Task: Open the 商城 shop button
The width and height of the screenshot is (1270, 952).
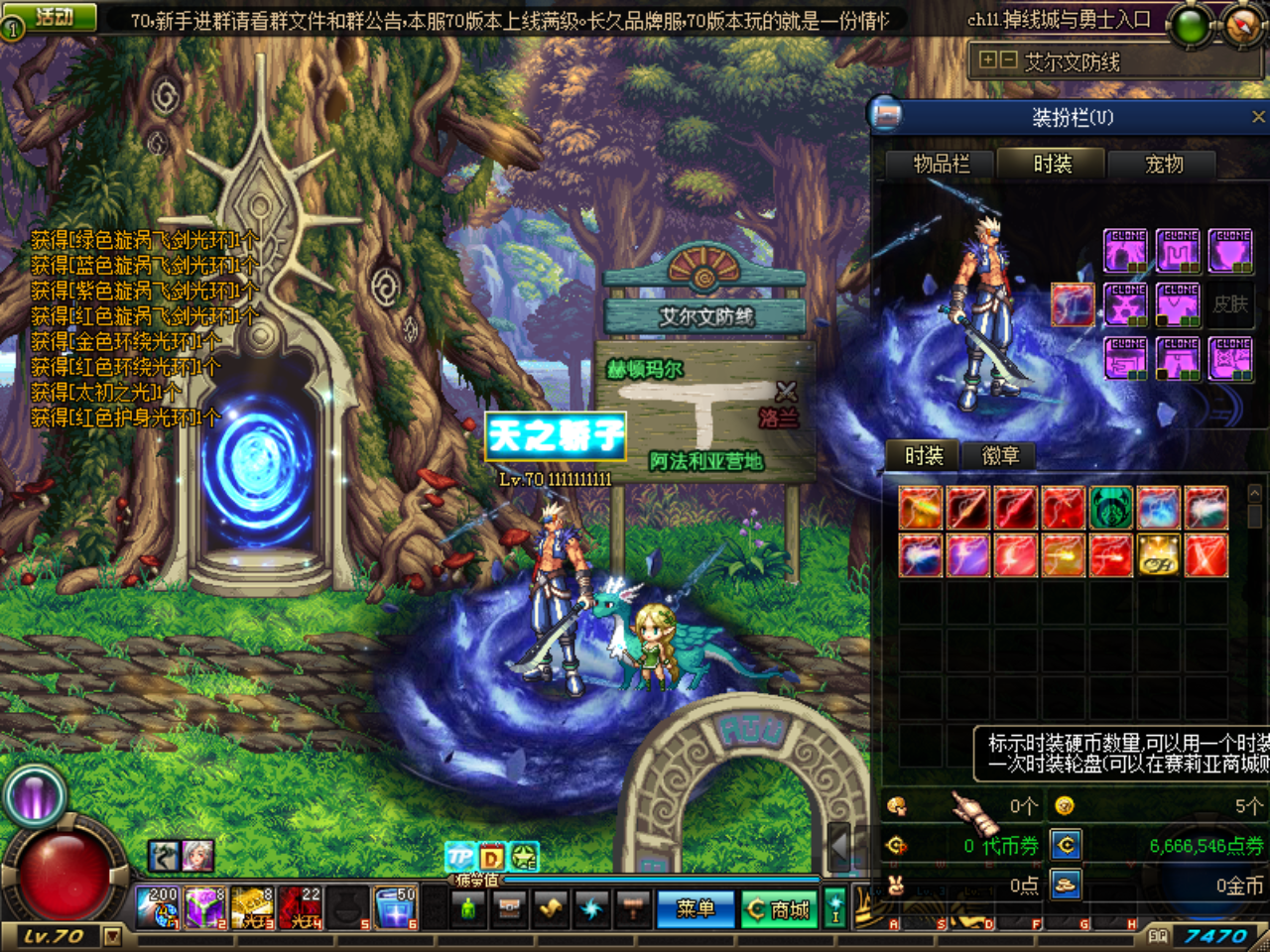Action: pyautogui.click(x=781, y=907)
